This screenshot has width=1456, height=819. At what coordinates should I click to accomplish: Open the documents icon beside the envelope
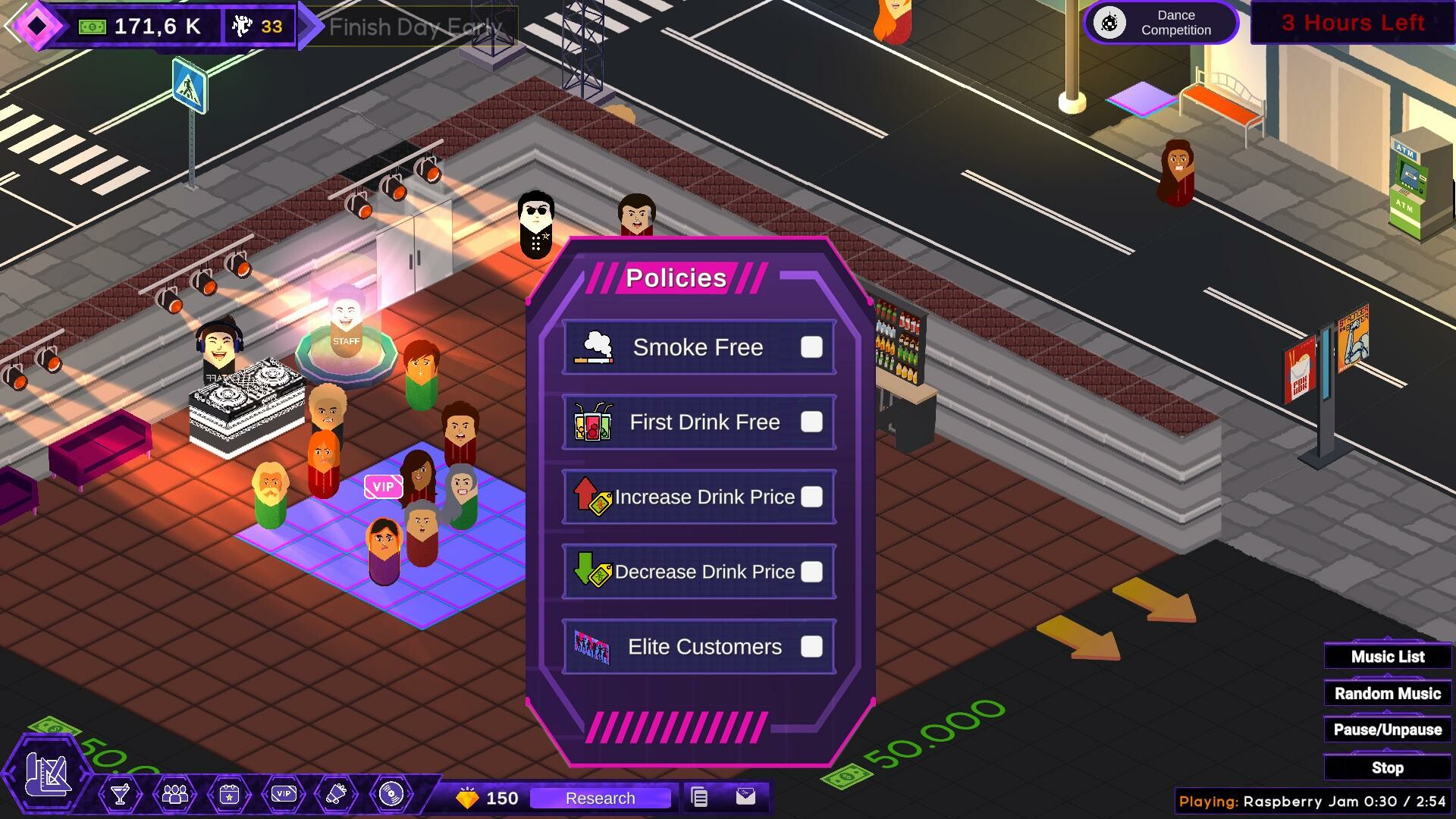pos(700,798)
